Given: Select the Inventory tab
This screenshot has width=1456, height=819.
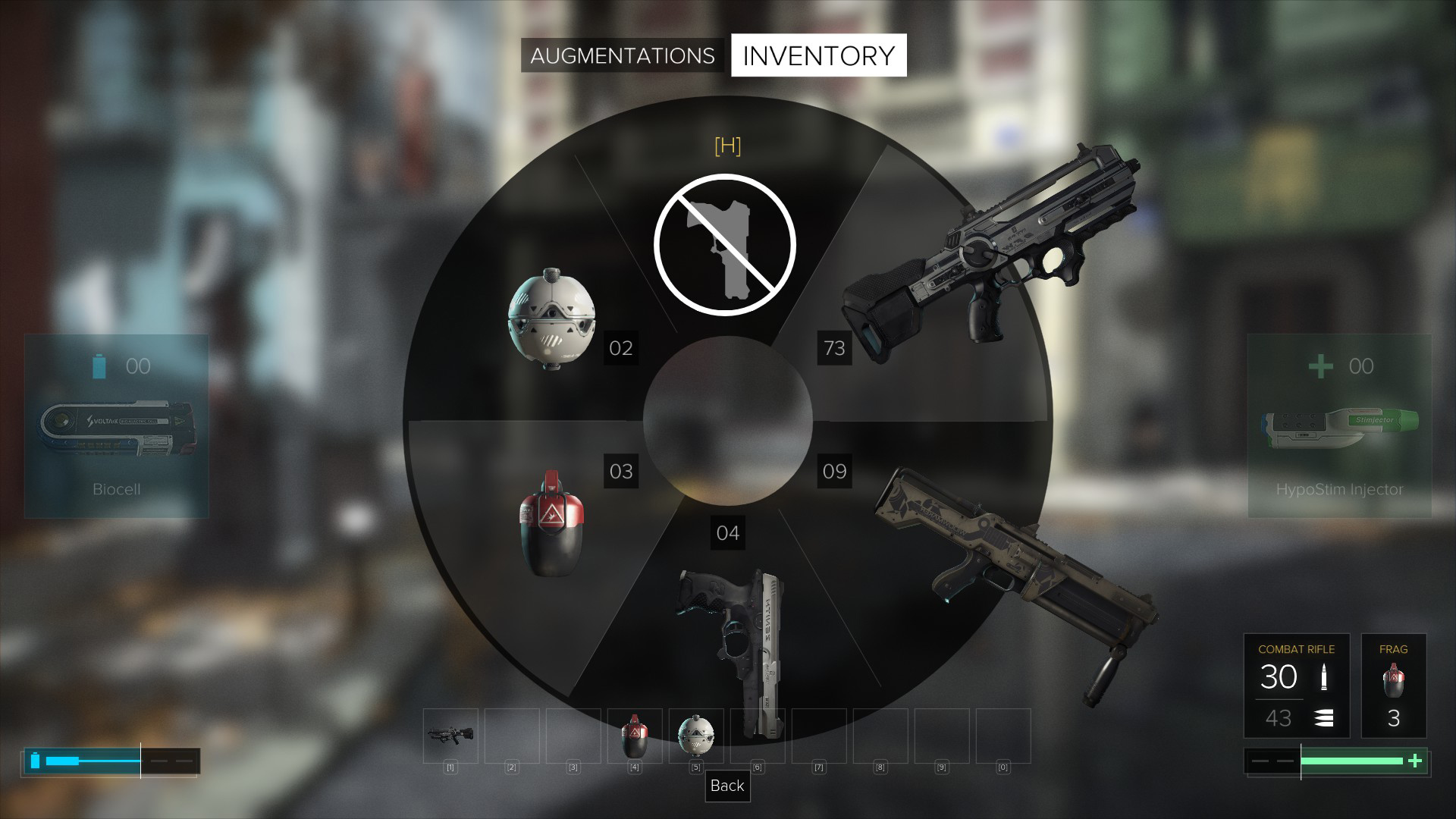Looking at the screenshot, I should tap(818, 56).
